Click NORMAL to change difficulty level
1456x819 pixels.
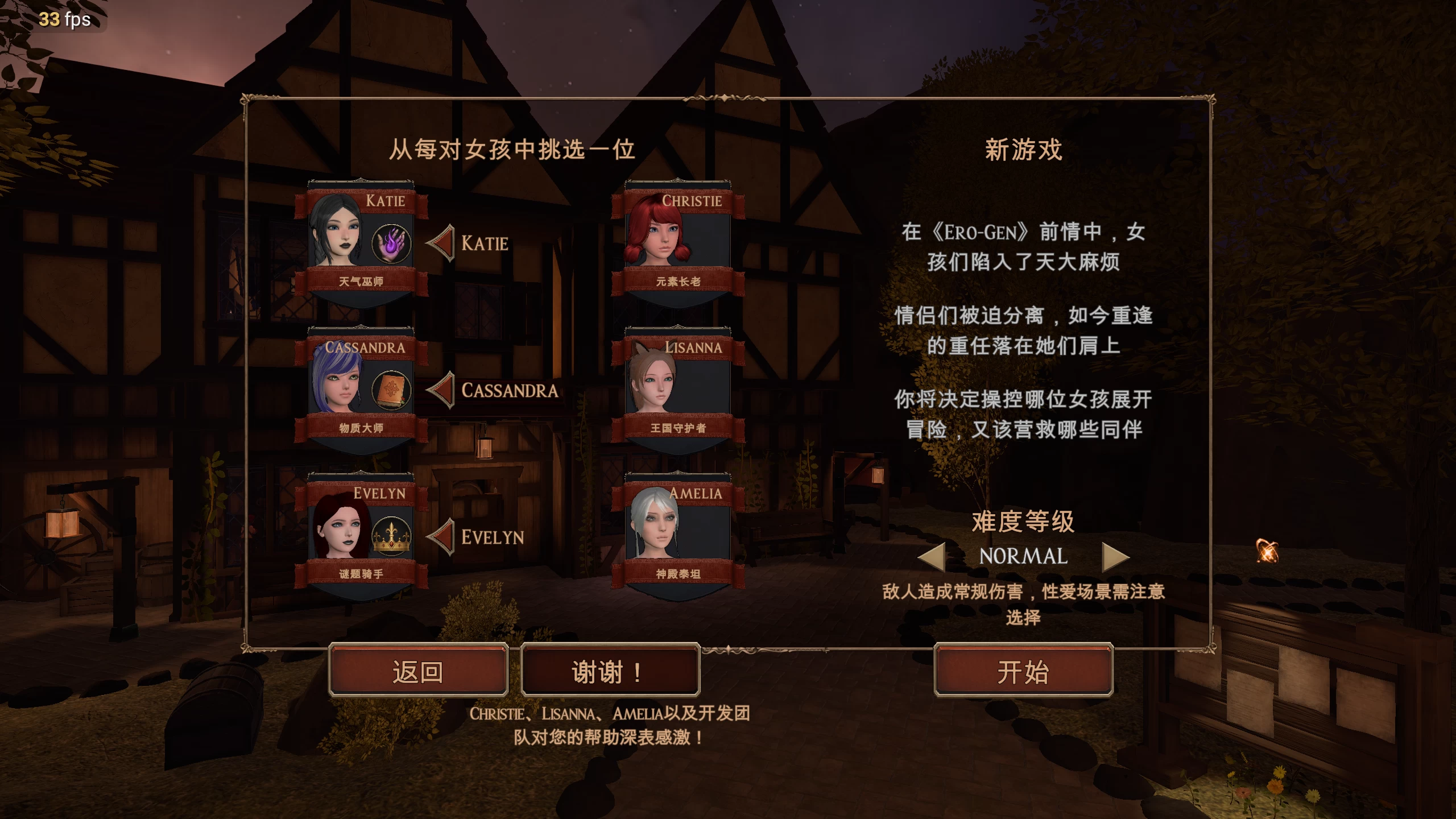point(1024,557)
